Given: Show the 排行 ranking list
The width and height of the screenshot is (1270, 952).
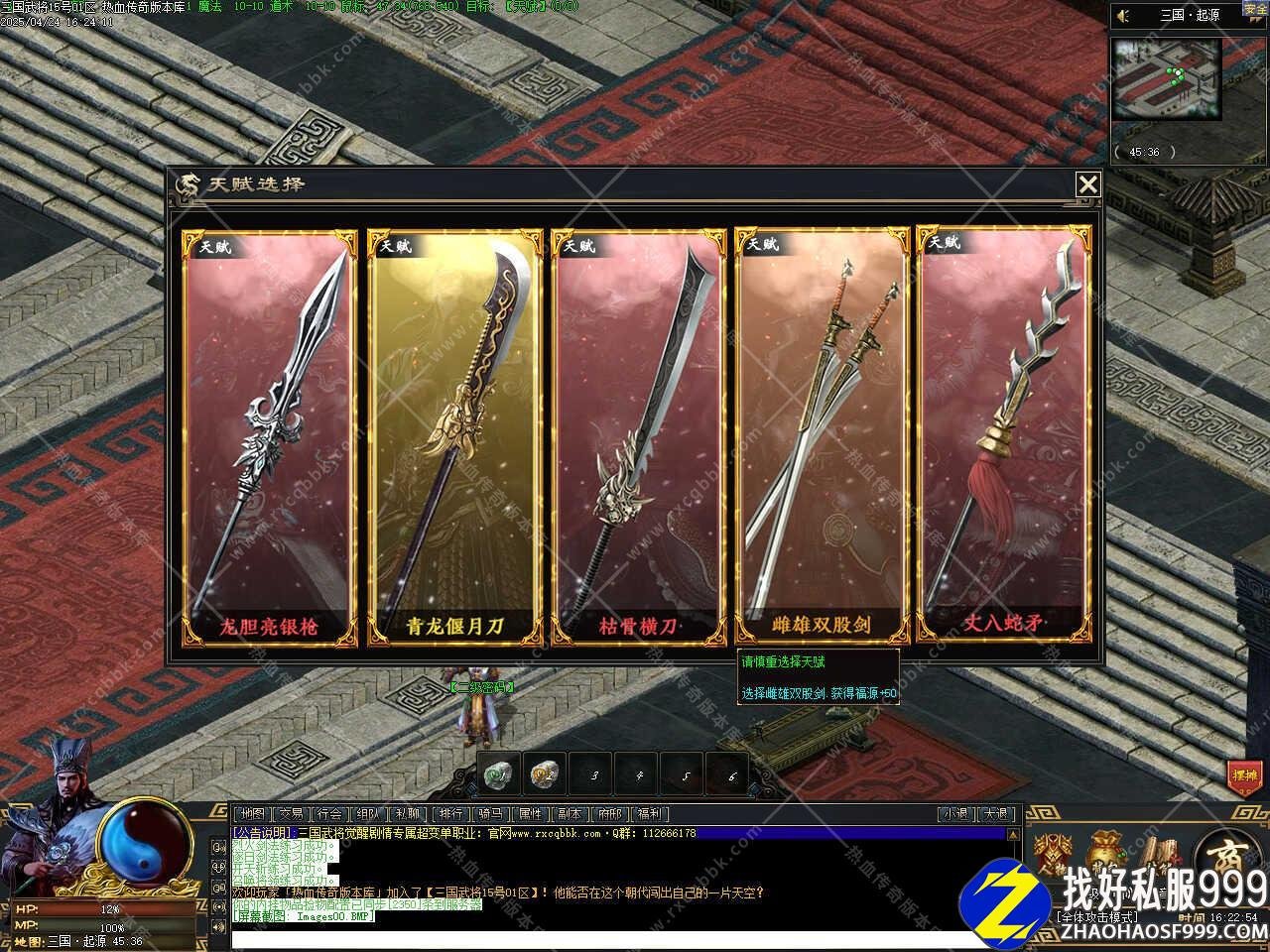Looking at the screenshot, I should click(x=450, y=814).
